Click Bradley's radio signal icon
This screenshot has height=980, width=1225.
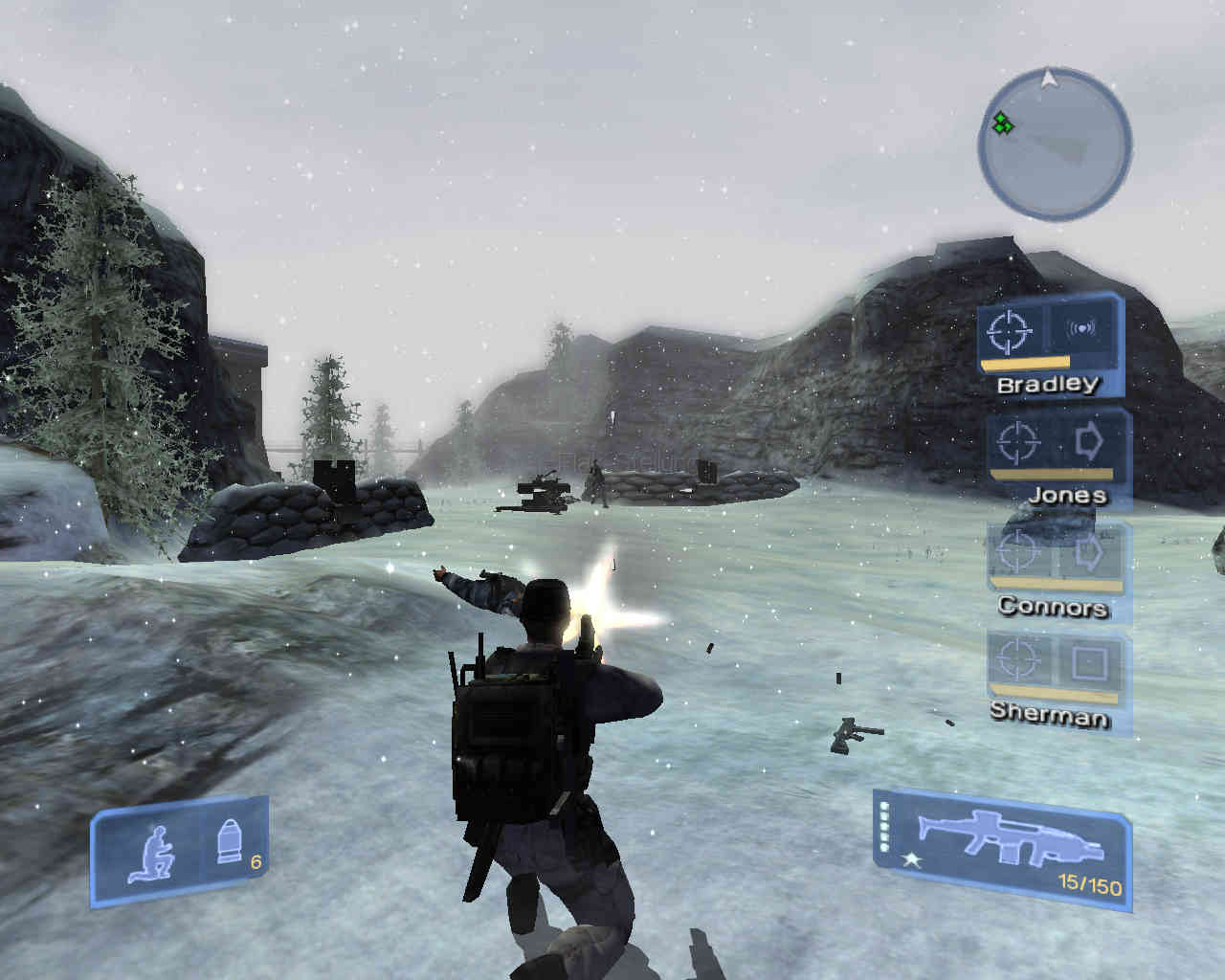tap(1082, 329)
